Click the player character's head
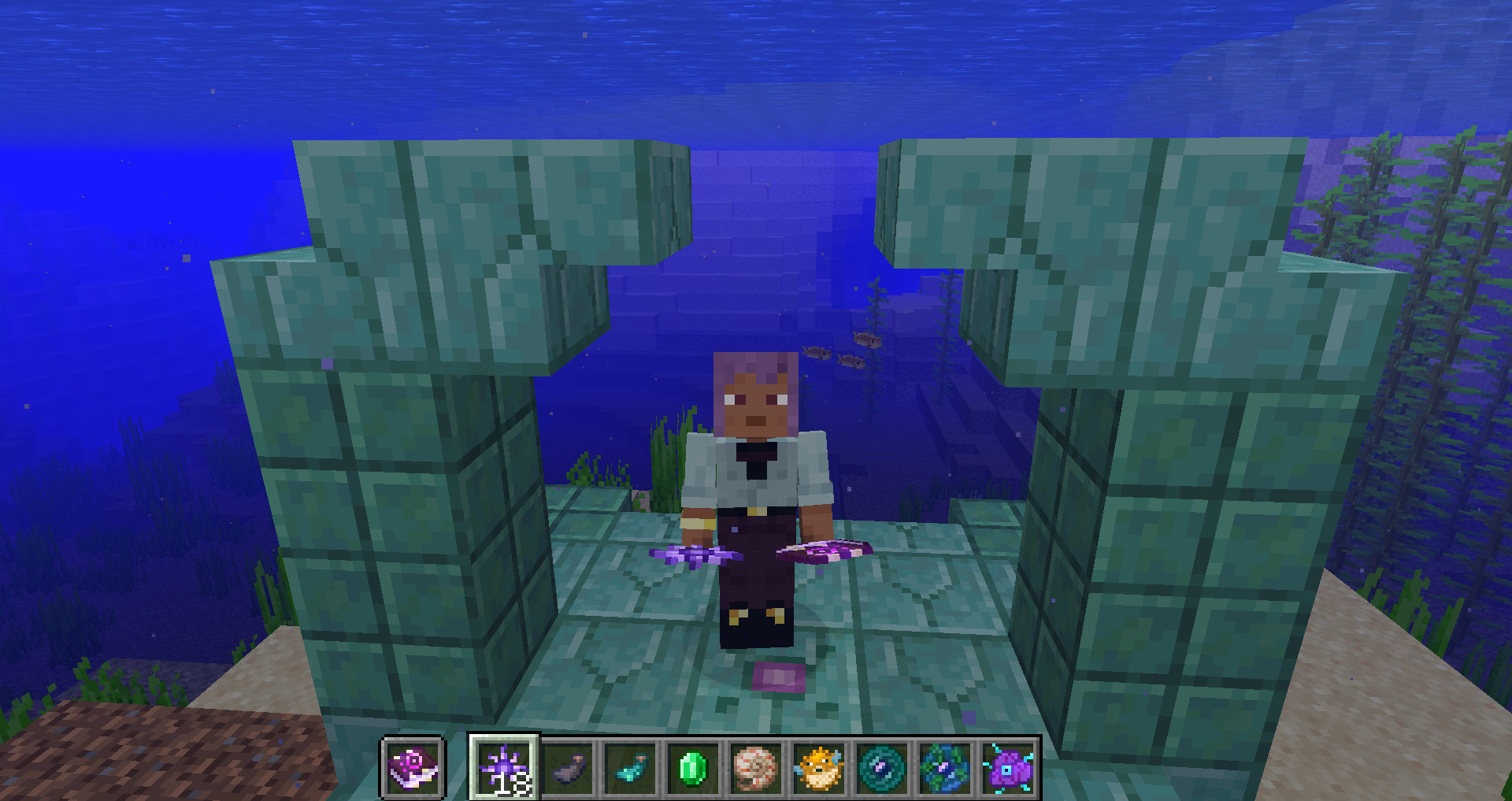The width and height of the screenshot is (1512, 801). (757, 394)
